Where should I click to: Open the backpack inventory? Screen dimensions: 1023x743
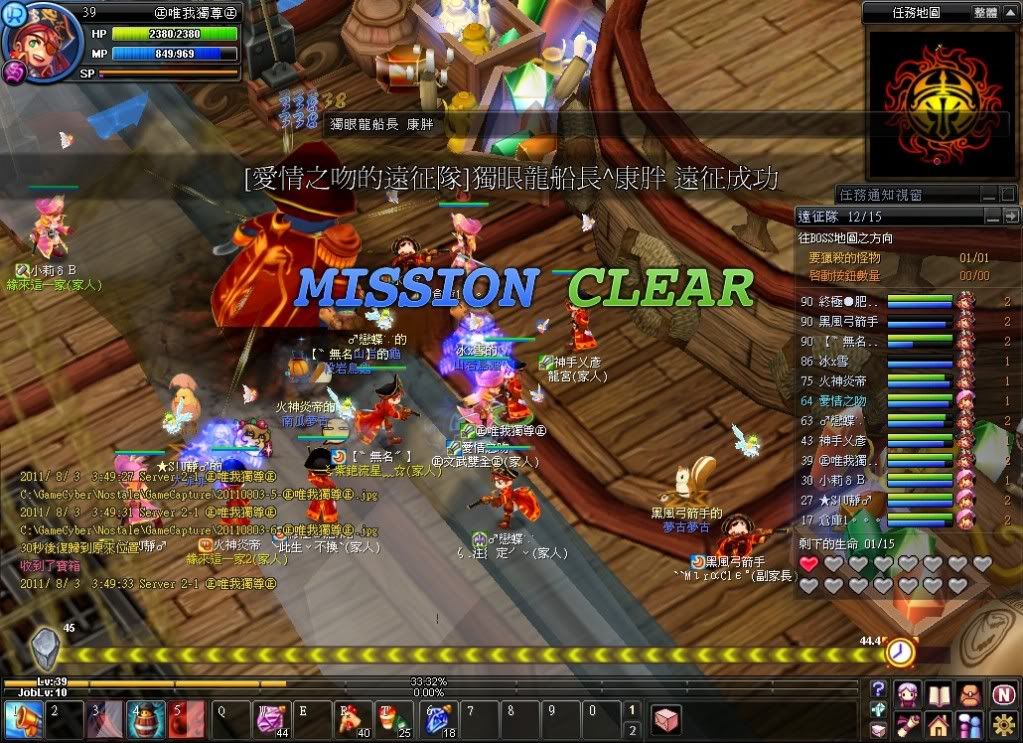[x=970, y=694]
